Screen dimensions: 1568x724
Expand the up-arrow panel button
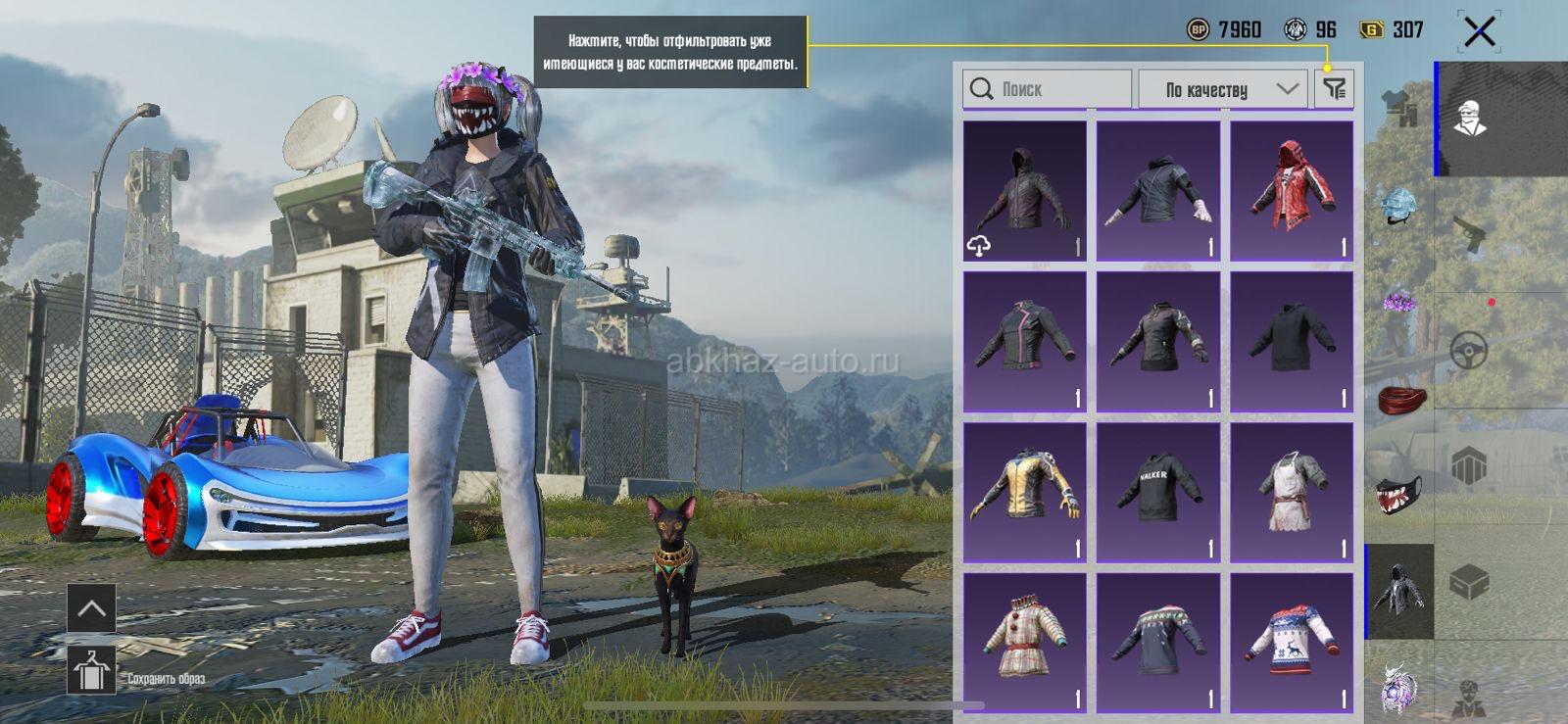[x=91, y=608]
